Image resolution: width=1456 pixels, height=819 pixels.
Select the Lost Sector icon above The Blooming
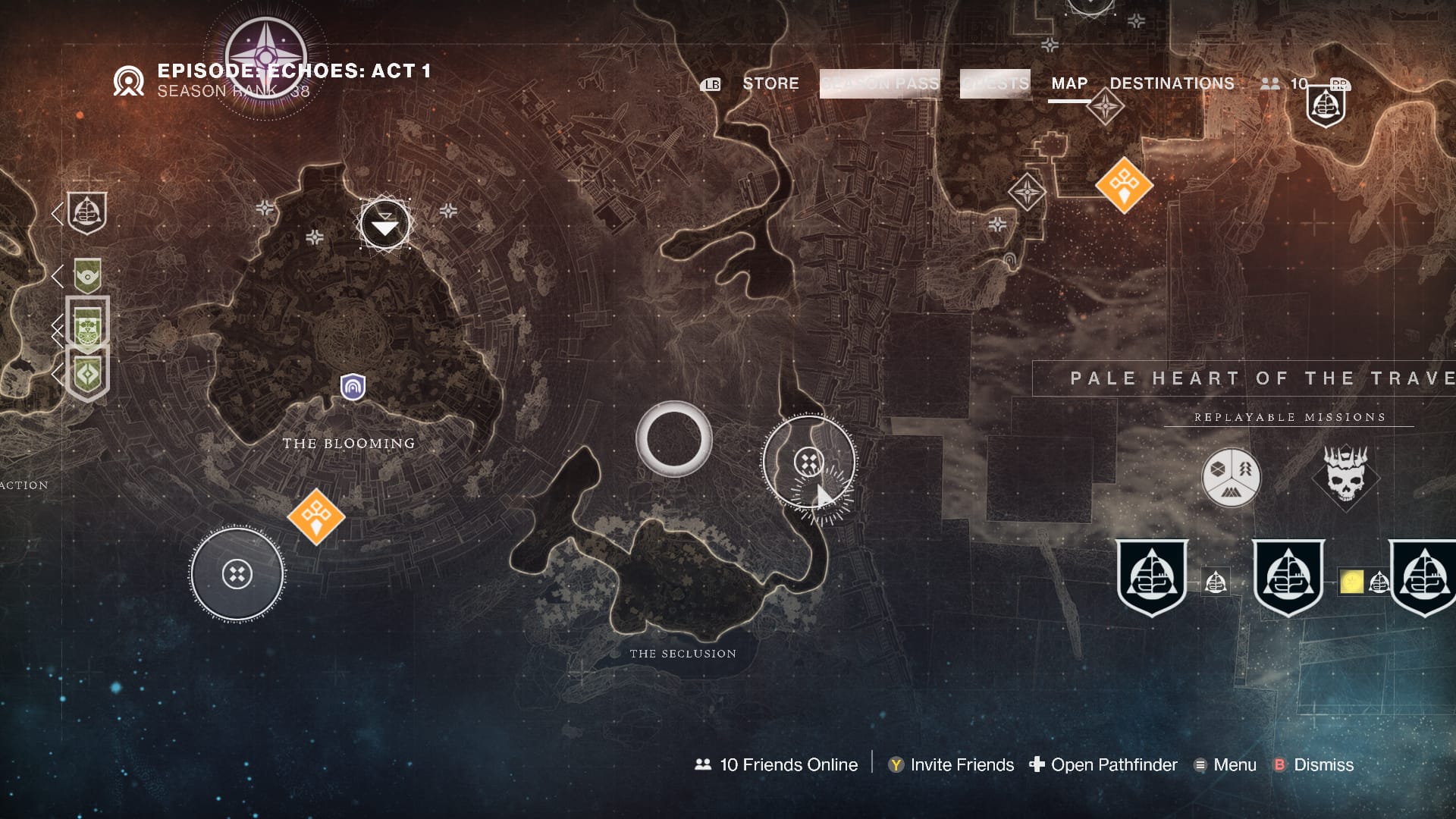click(384, 224)
